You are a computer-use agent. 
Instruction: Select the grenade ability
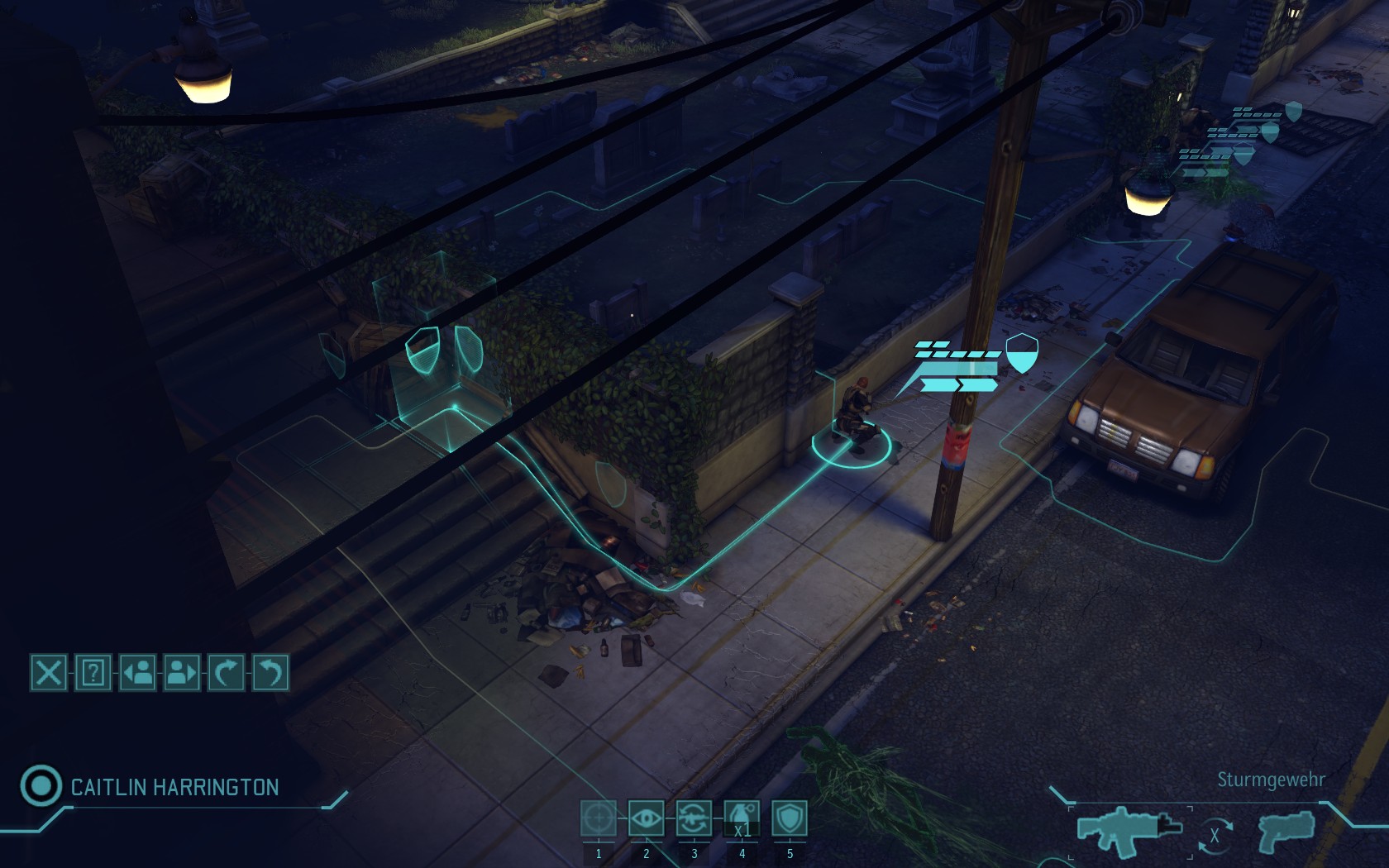point(742,818)
